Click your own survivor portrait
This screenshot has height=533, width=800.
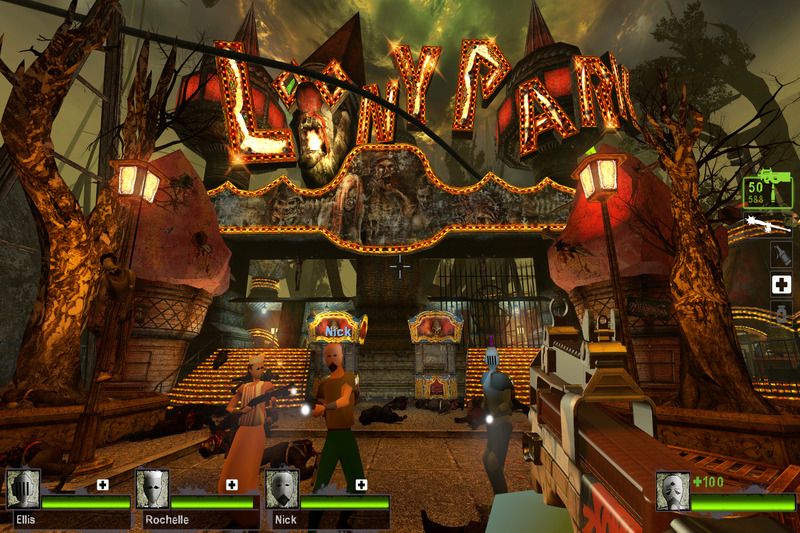click(x=673, y=491)
